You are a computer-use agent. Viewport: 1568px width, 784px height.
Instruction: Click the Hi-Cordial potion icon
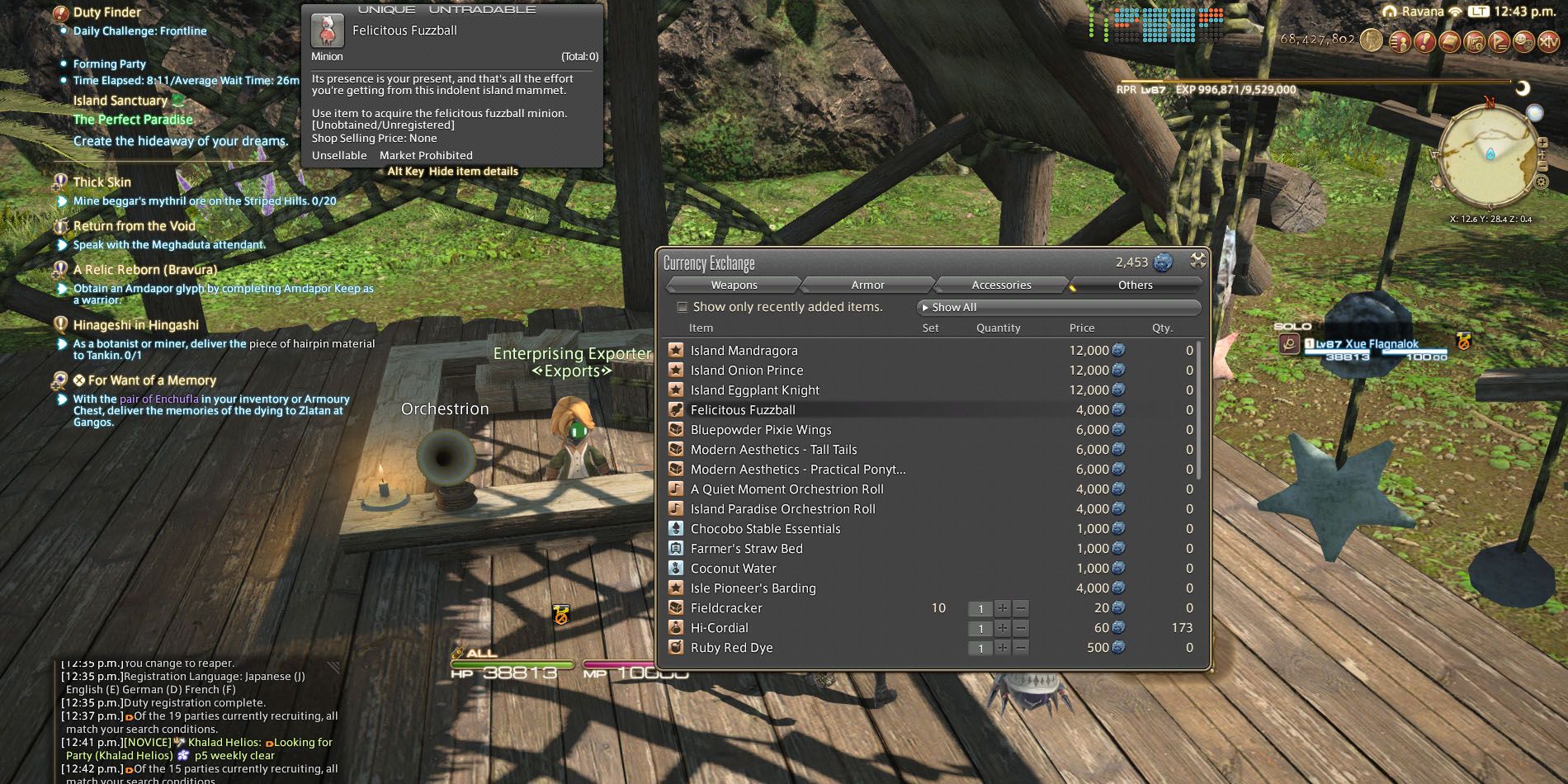point(678,627)
